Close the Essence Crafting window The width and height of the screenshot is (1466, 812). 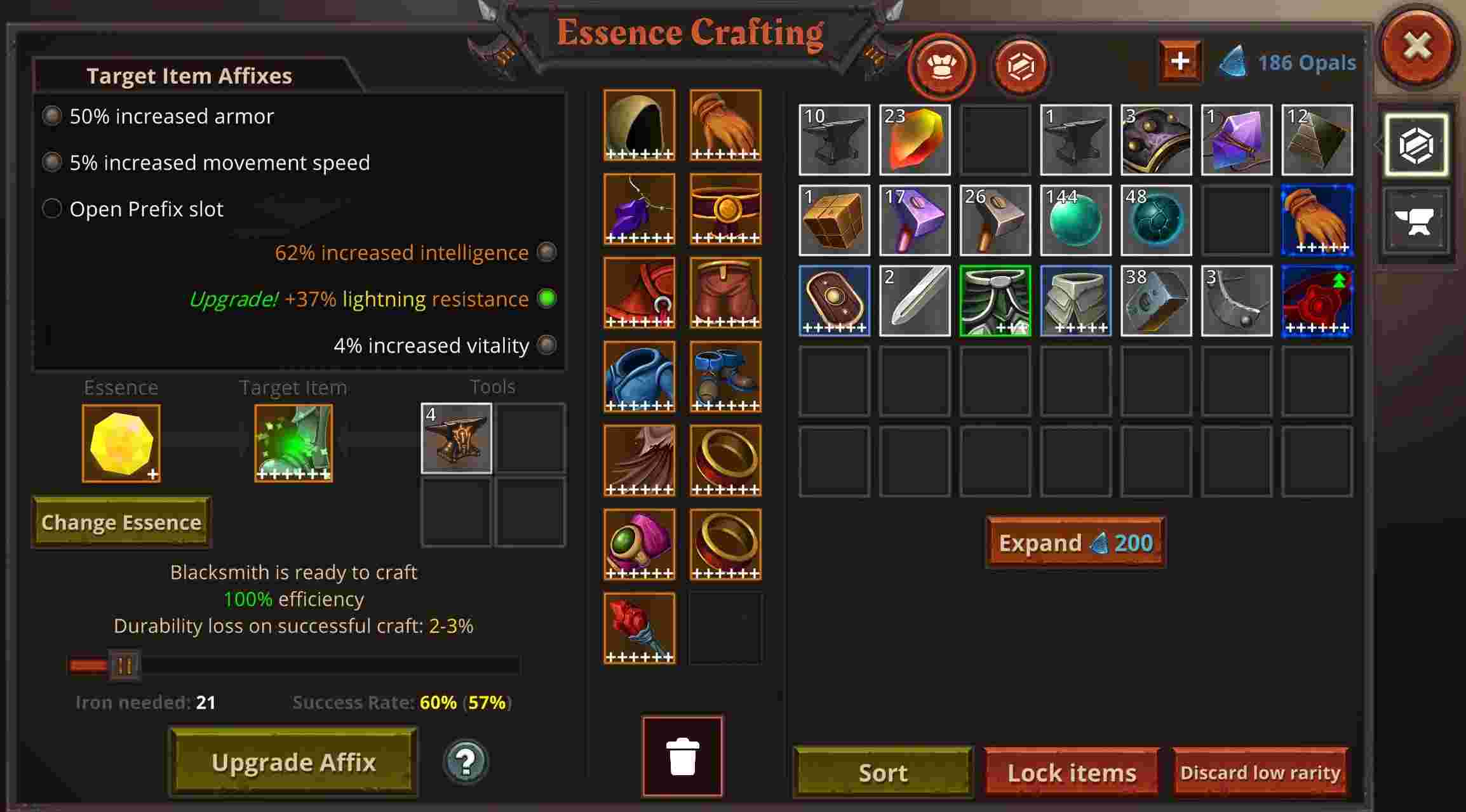1417,46
